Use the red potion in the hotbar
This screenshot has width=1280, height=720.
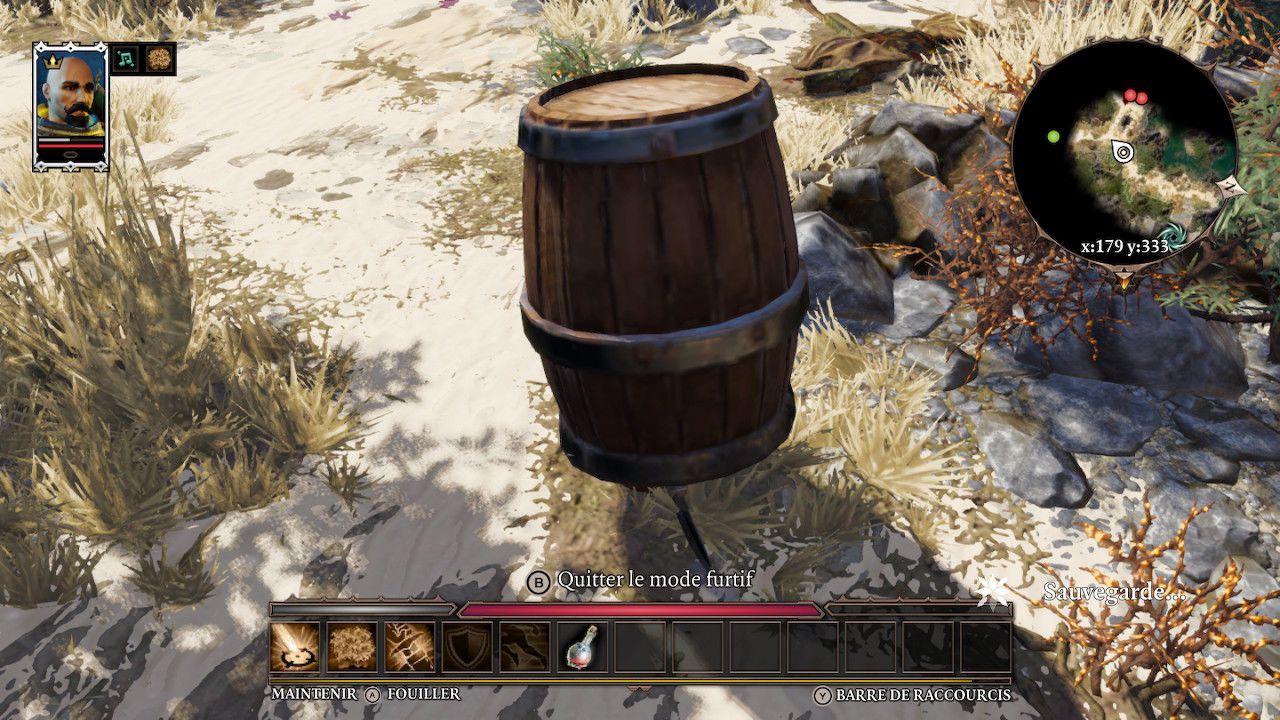pos(582,647)
